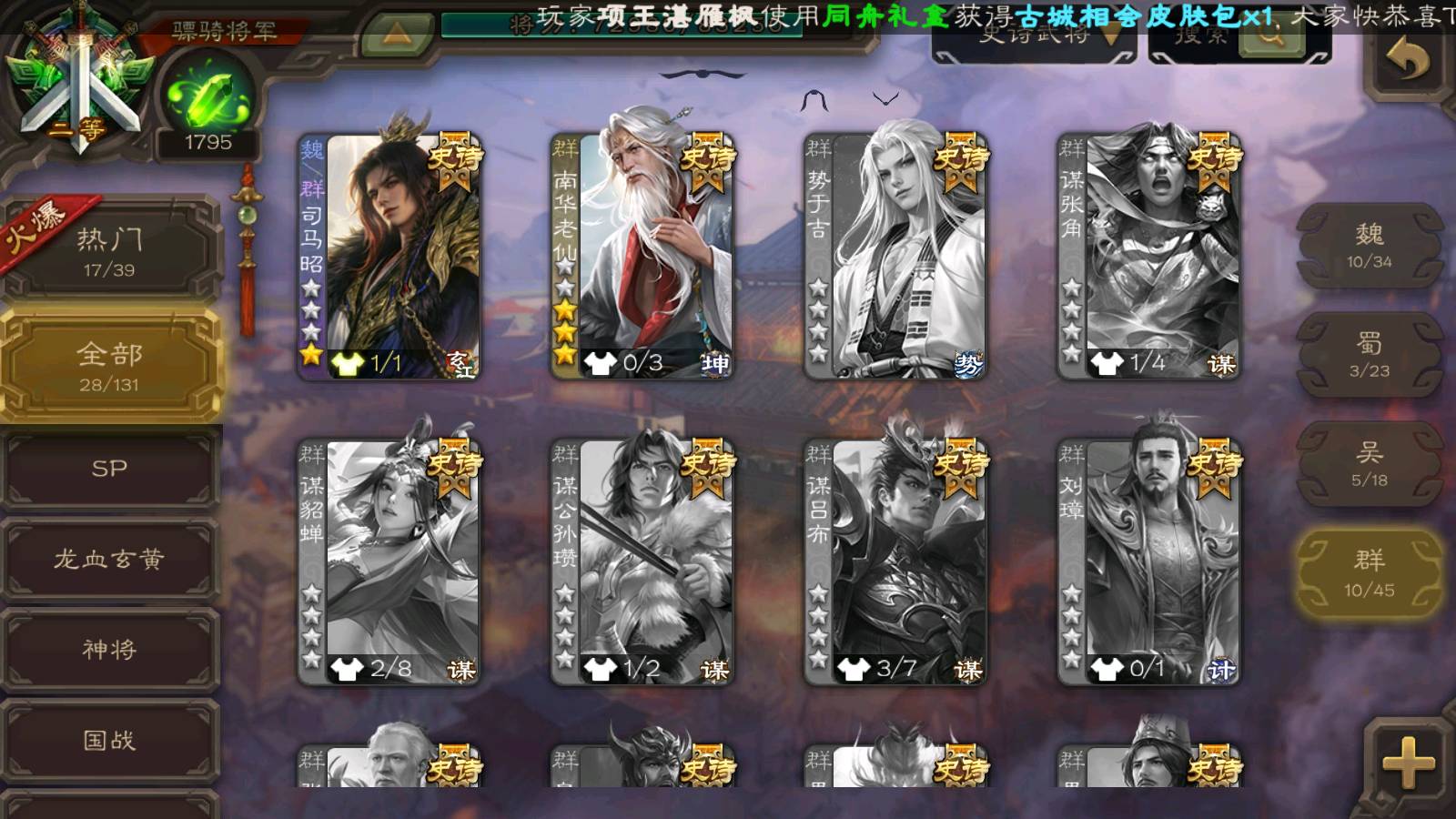Click the back arrow button
Viewport: 1456px width, 819px height.
1407,62
